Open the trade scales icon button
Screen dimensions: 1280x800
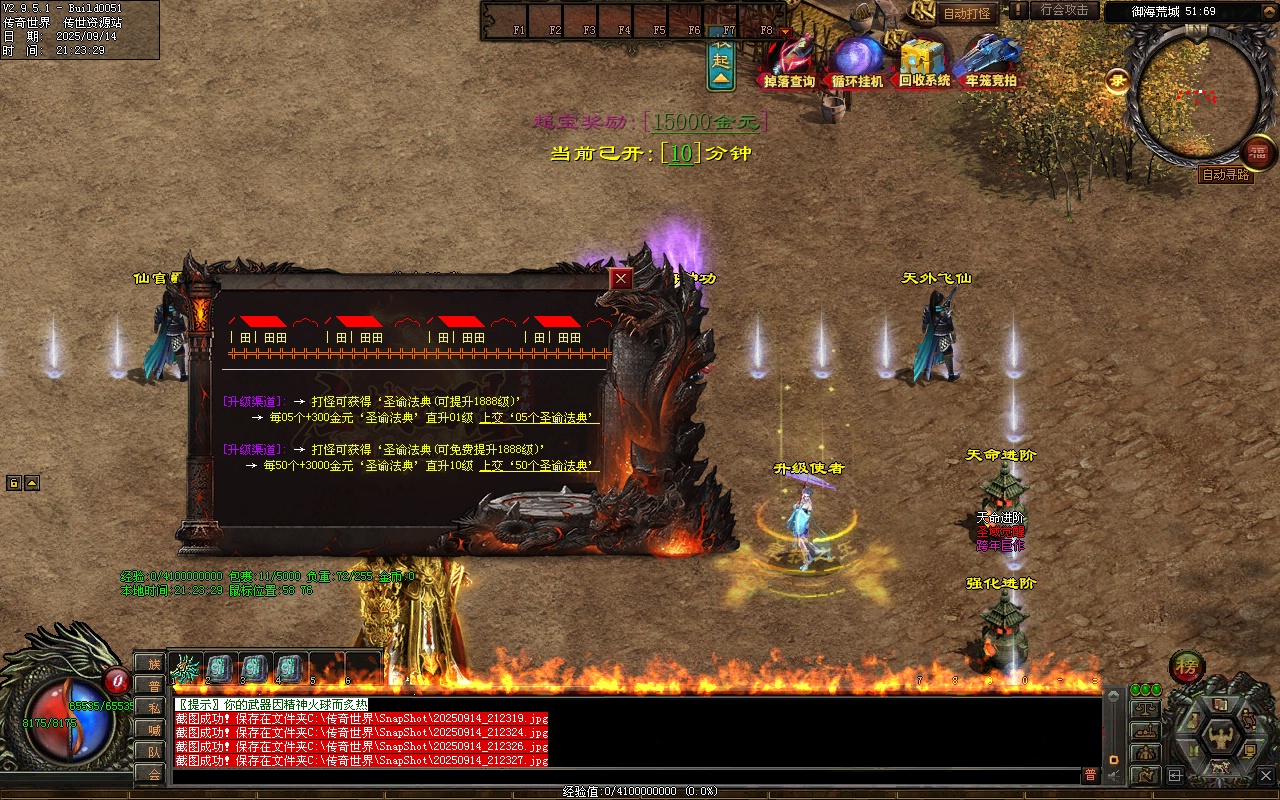click(x=1145, y=709)
